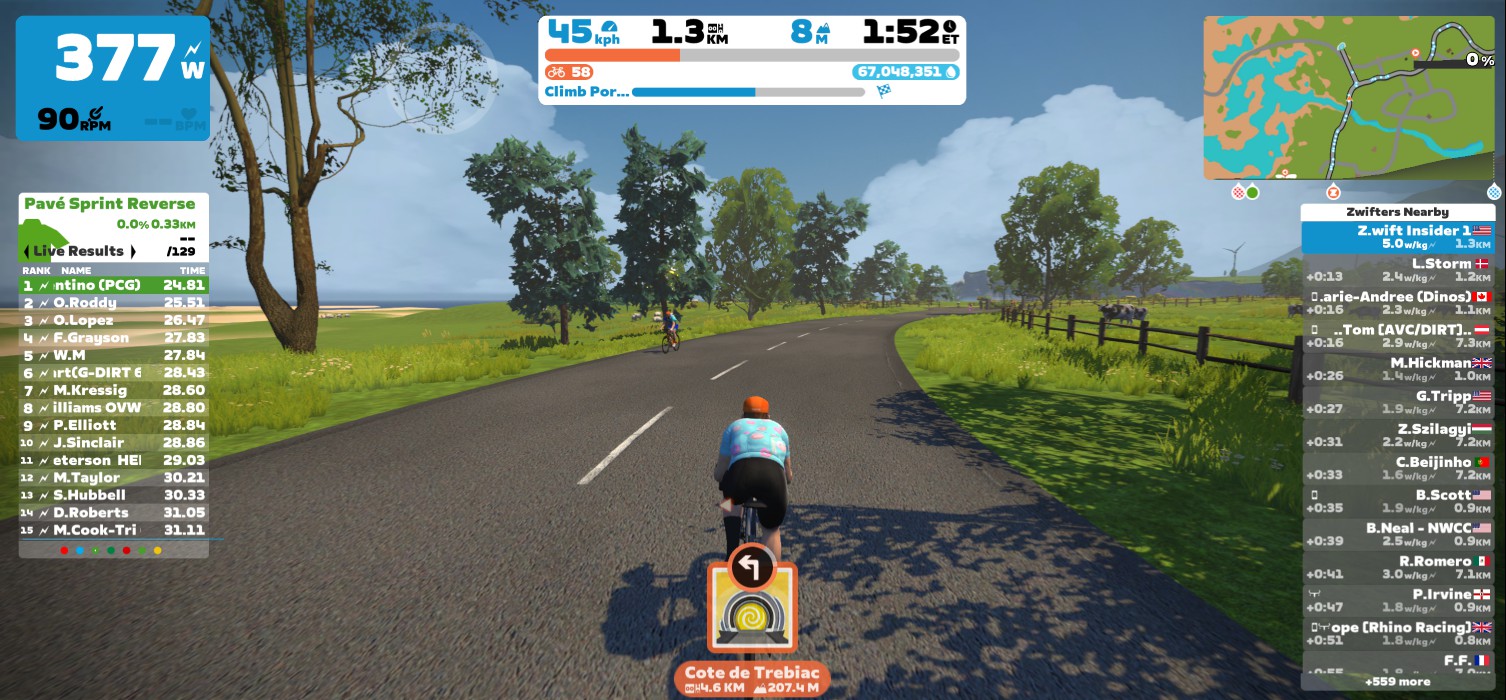Click the Pavé Sprint Reverse segment title
The image size is (1506, 700).
(x=110, y=204)
